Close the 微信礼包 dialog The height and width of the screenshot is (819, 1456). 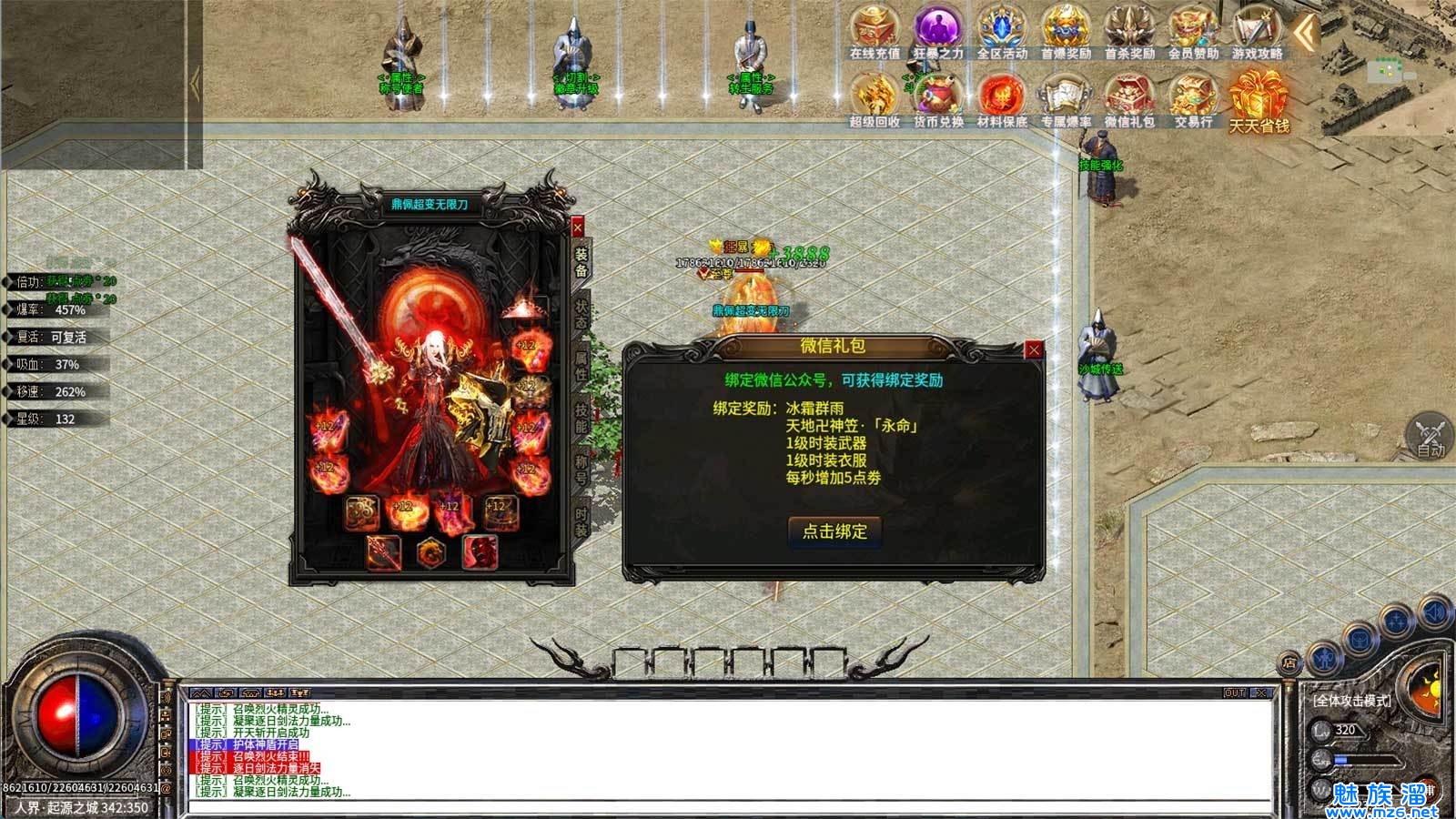coord(1033,349)
